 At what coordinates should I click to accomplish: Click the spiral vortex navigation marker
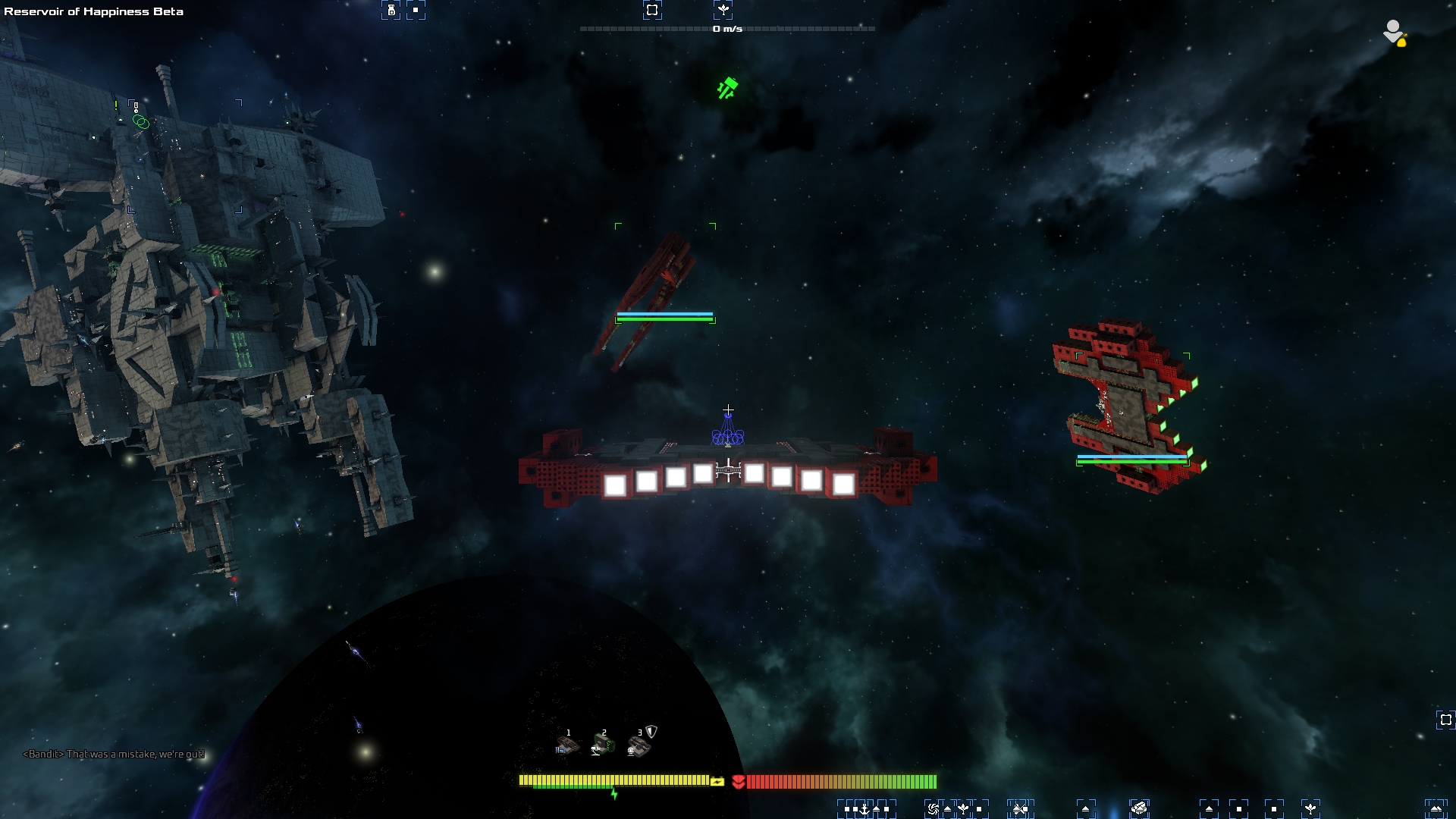[x=933, y=809]
